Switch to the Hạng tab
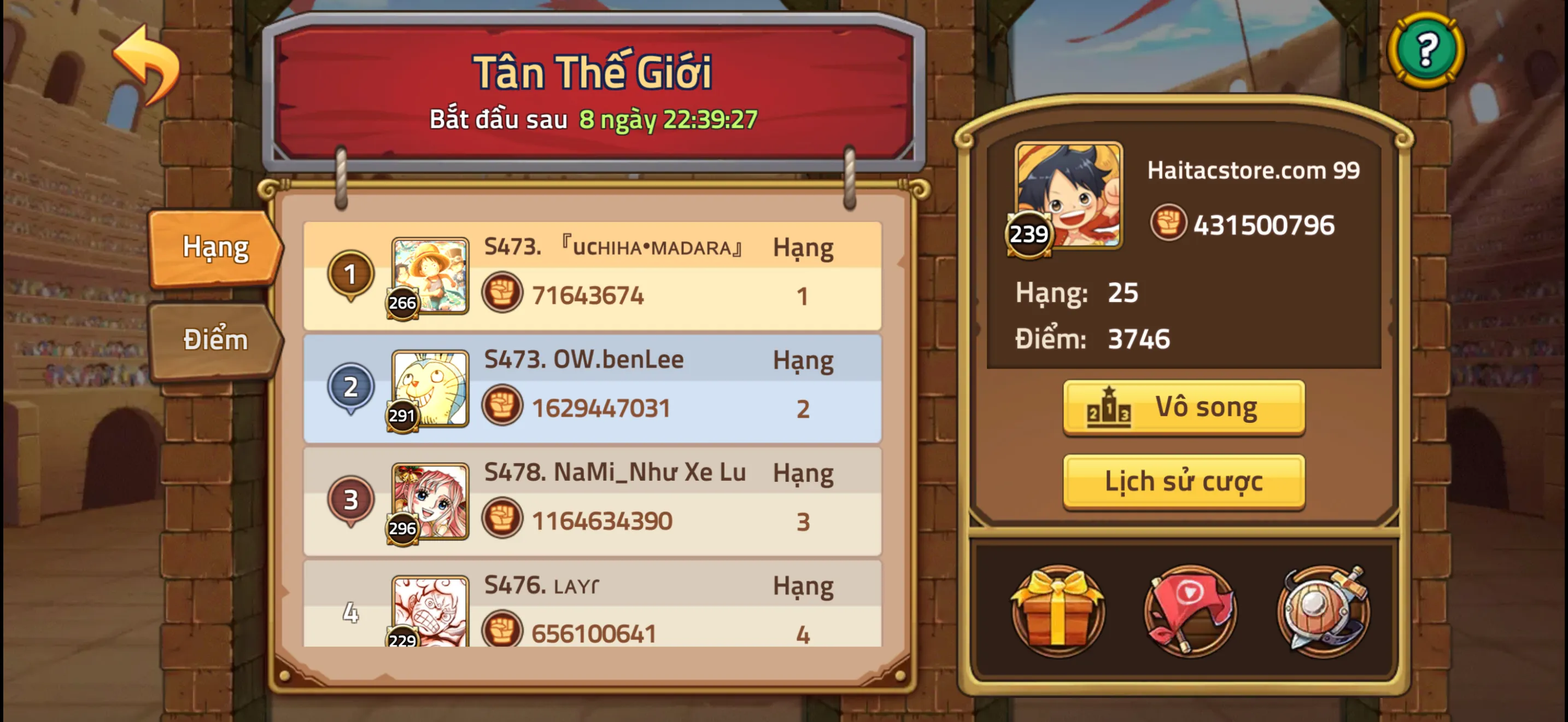The height and width of the screenshot is (722, 1568). (x=214, y=247)
